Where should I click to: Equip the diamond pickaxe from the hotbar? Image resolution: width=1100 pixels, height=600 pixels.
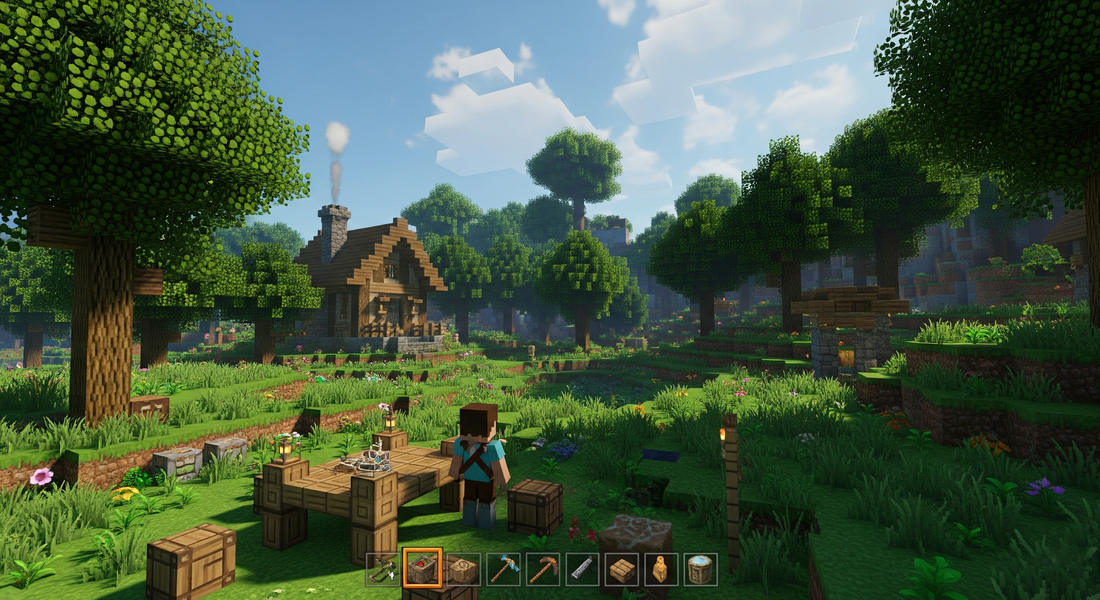[x=502, y=569]
